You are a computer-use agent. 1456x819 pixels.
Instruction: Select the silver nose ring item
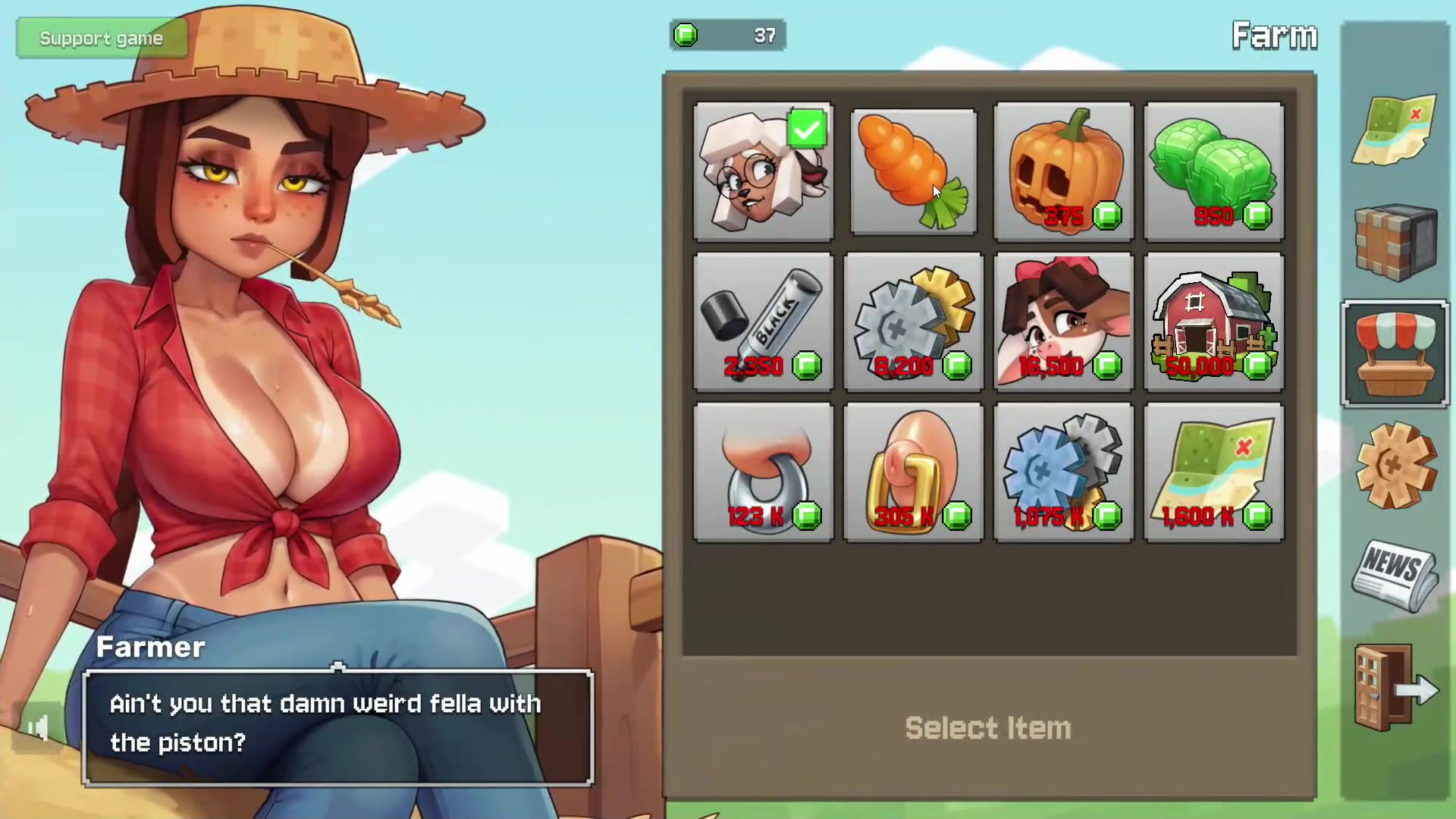[x=763, y=472]
